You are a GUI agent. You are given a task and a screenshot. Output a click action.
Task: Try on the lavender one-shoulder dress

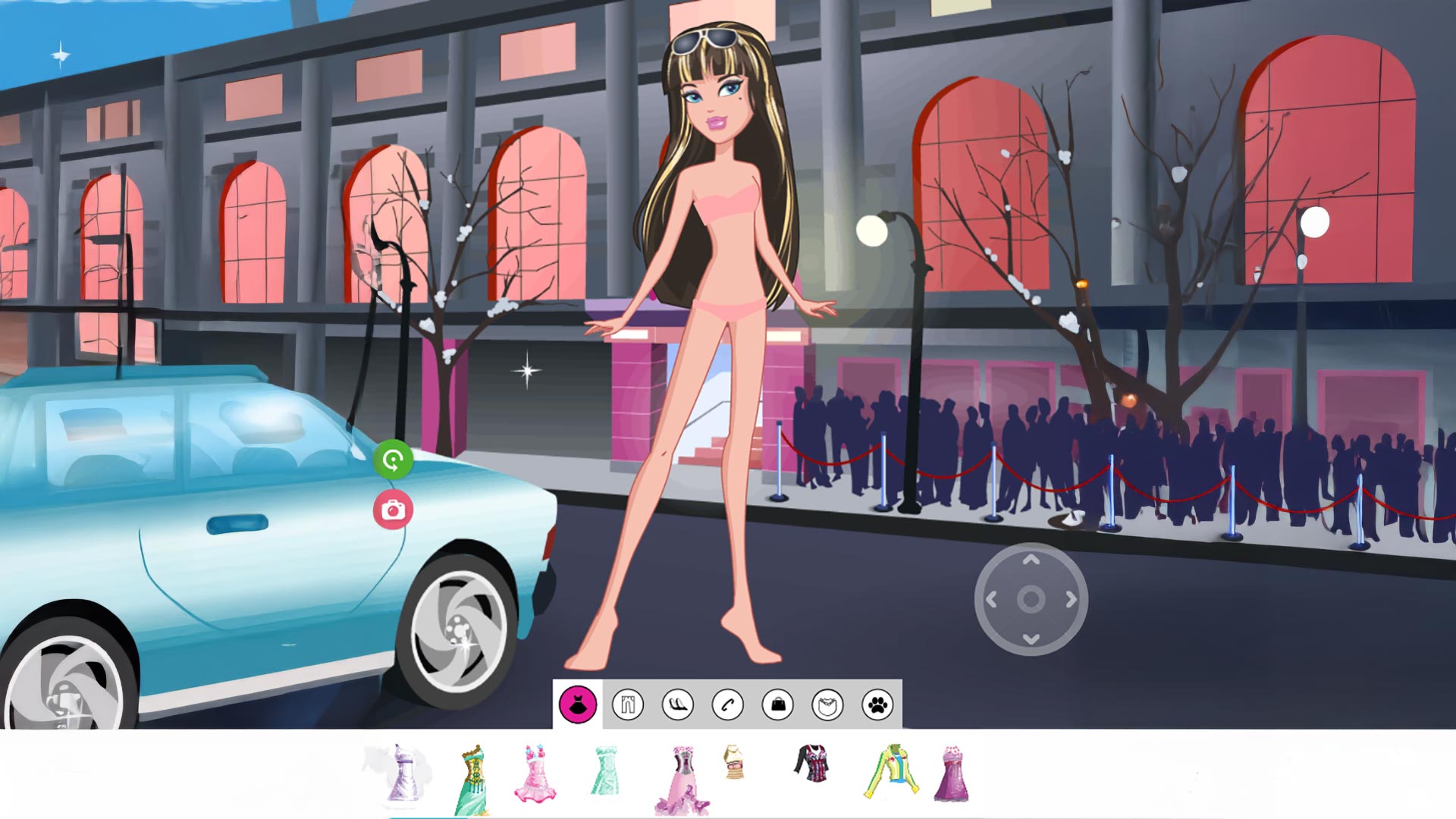pyautogui.click(x=401, y=772)
